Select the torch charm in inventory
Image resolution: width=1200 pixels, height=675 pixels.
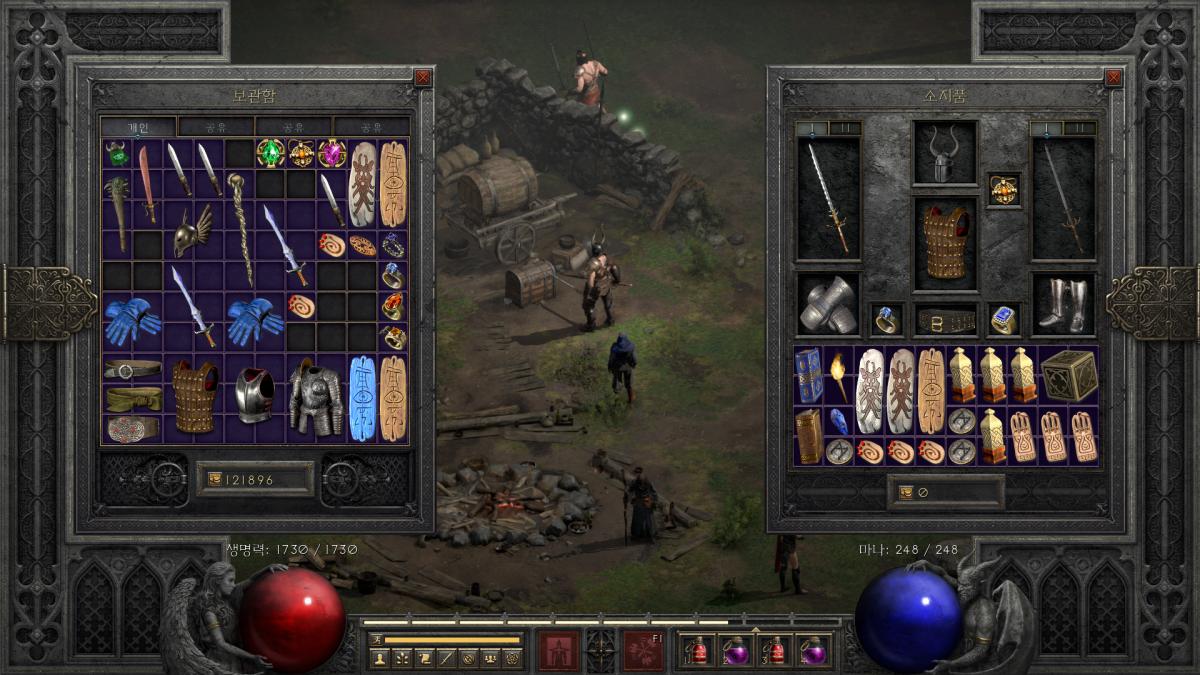coord(837,376)
